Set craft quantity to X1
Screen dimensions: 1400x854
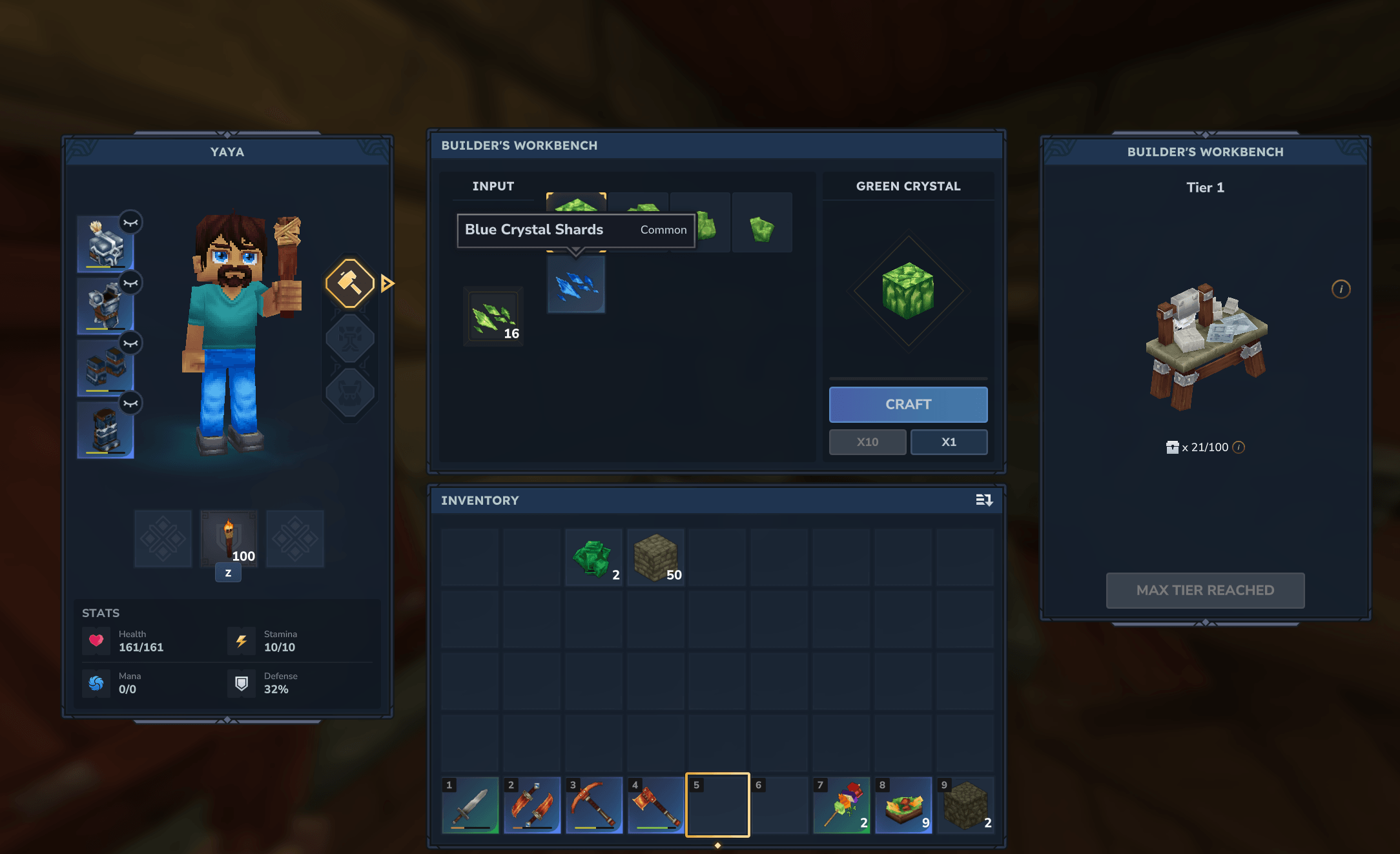(x=949, y=442)
